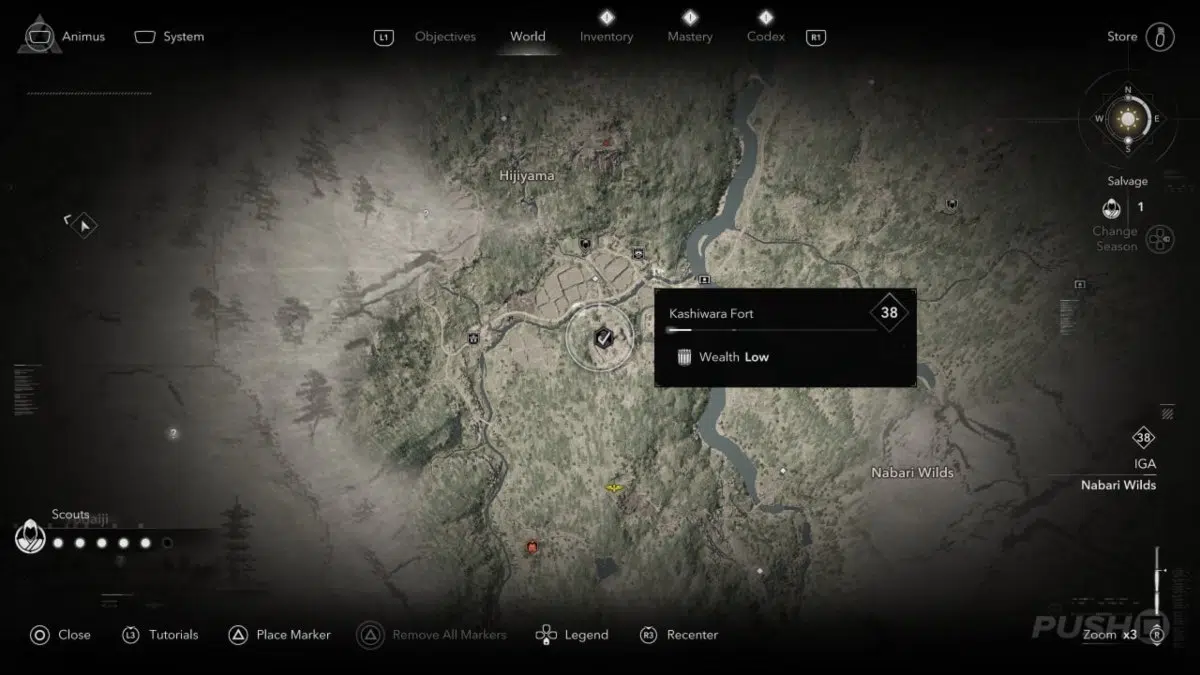Image resolution: width=1200 pixels, height=675 pixels.
Task: Select the World map tab
Action: coord(528,37)
